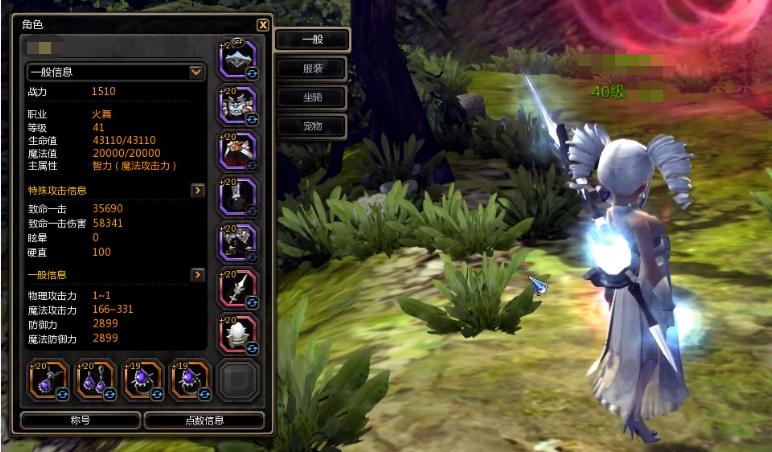
Task: Select the white orb secondary weapon slot
Action: (x=238, y=335)
